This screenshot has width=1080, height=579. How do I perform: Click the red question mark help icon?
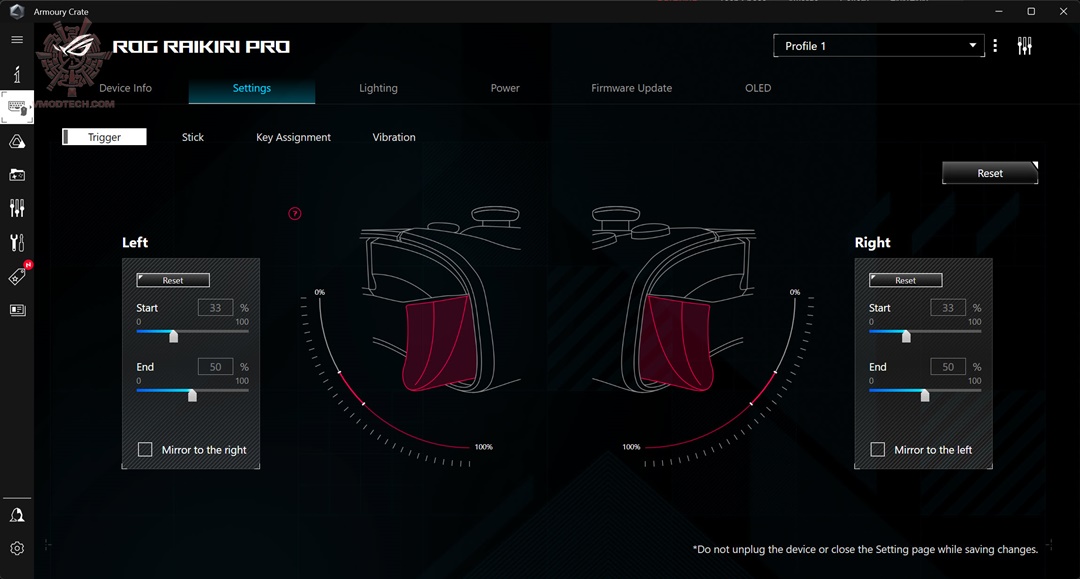295,213
